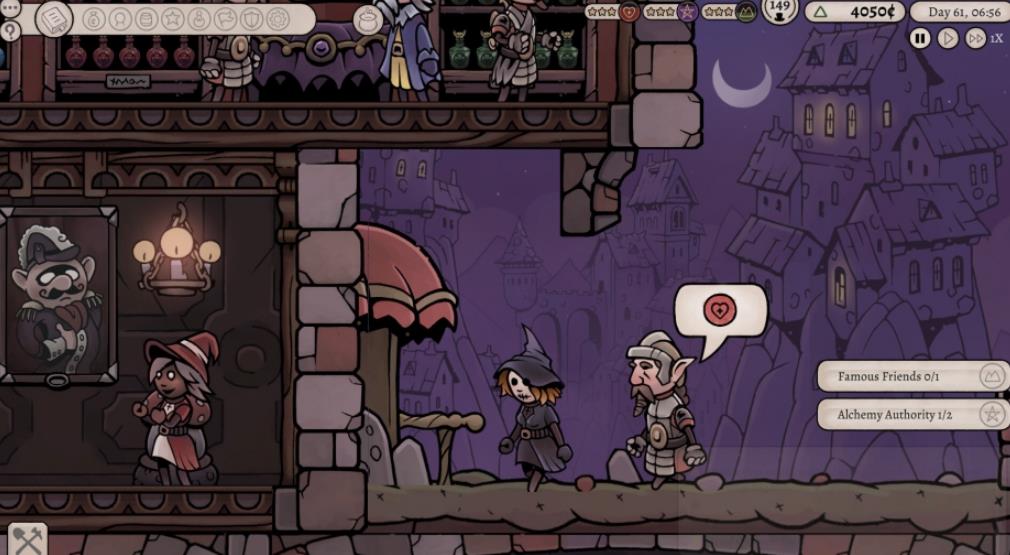The width and height of the screenshot is (1010, 555).
Task: Set game to normal play speed
Action: point(948,38)
